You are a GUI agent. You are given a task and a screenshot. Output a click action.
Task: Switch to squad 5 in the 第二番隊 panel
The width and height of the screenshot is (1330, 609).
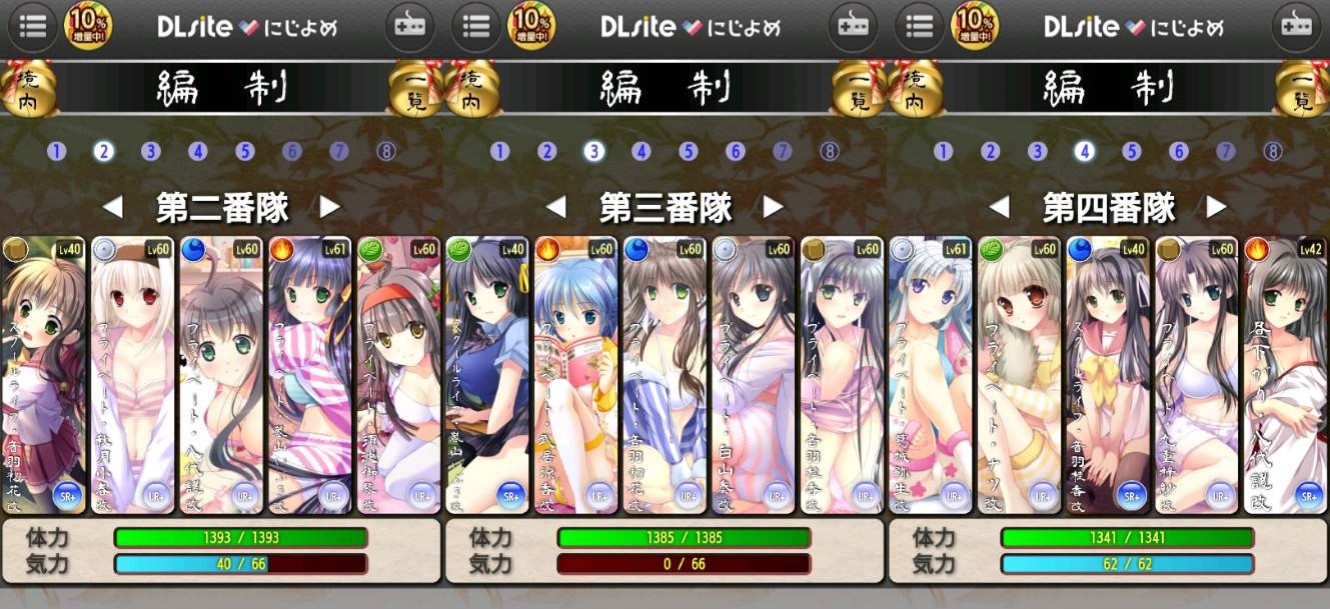point(245,152)
